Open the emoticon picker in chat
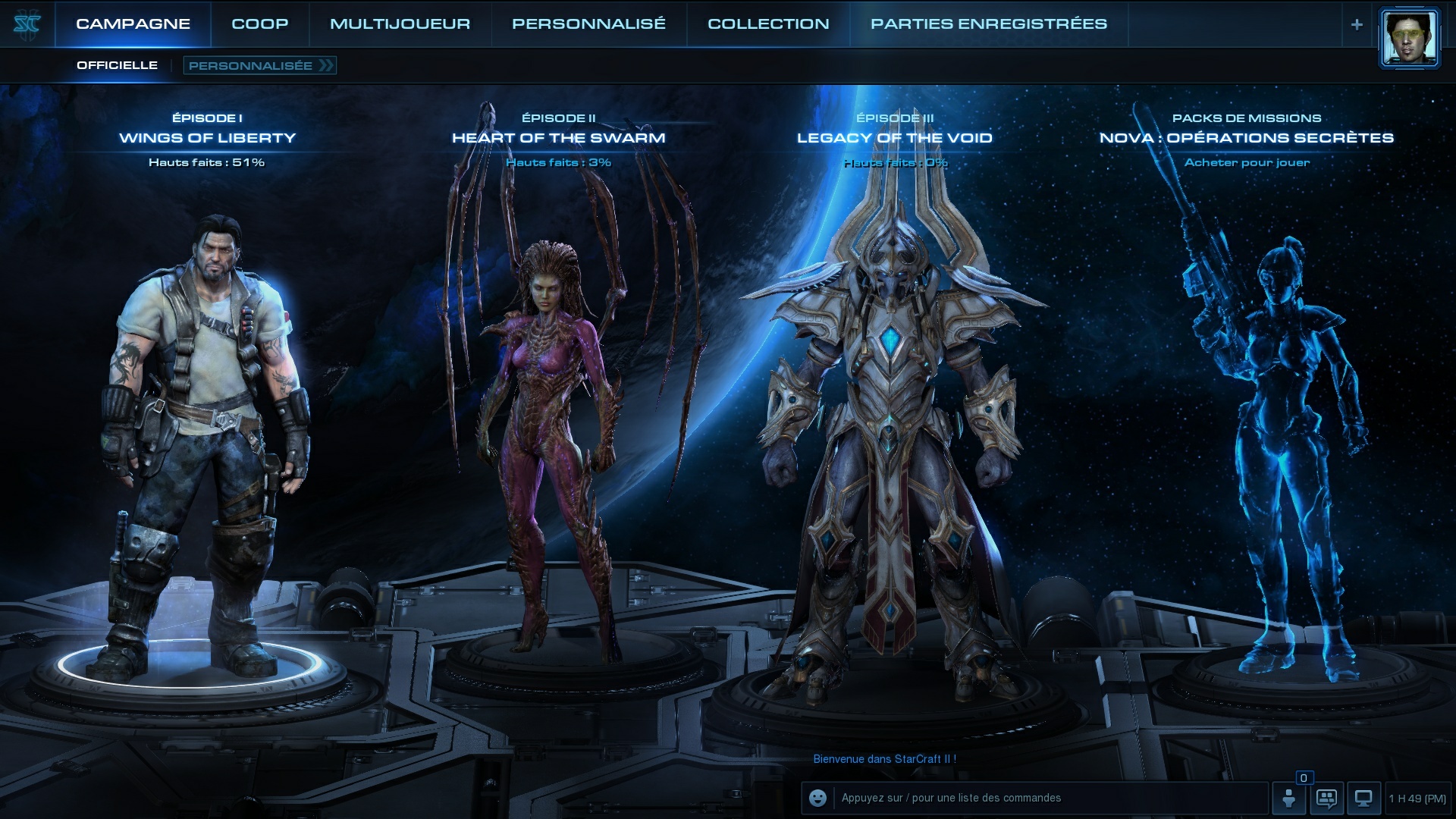Screen dimensions: 1456x819 817,798
